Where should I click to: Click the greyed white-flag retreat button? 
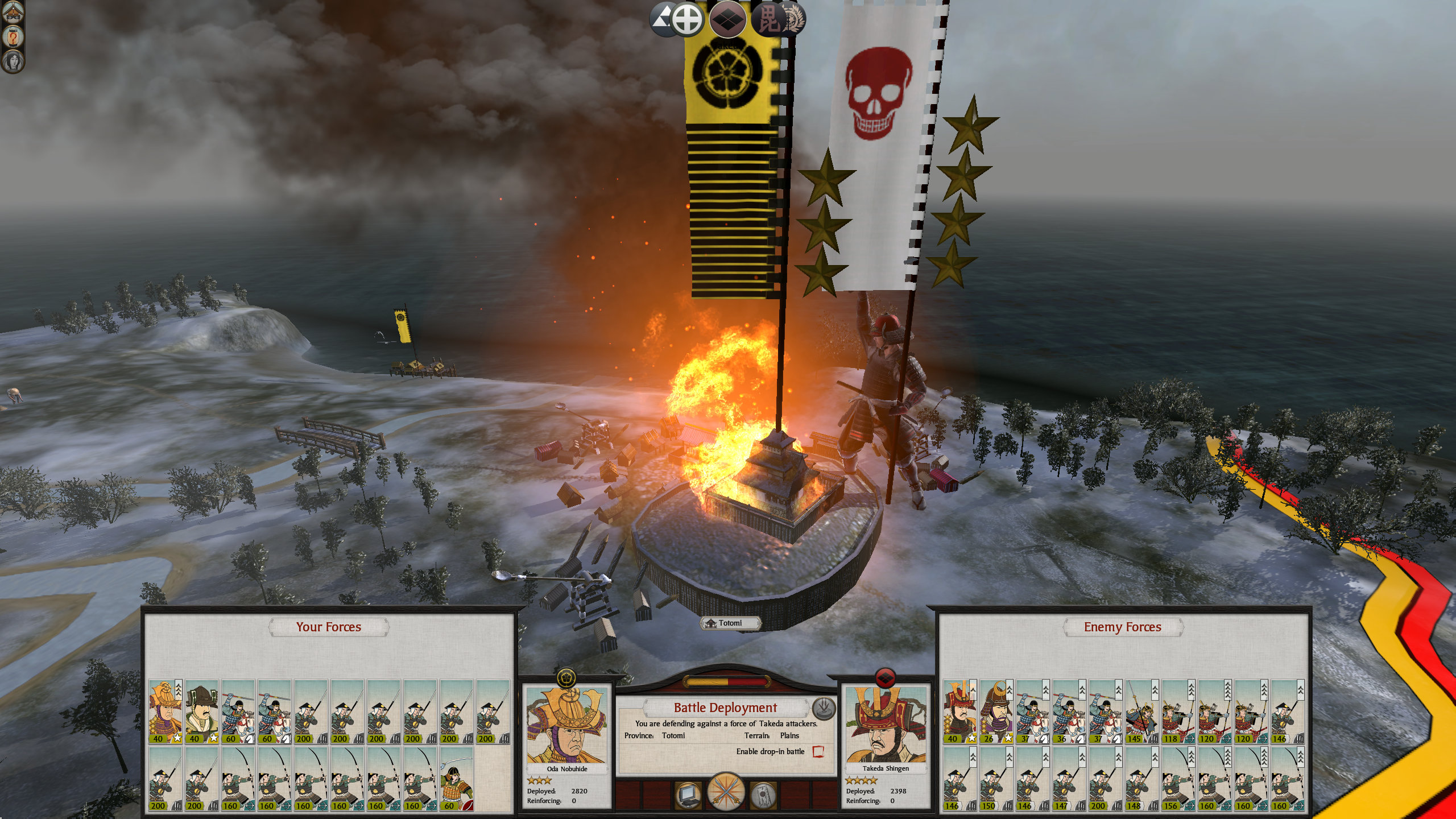click(763, 794)
